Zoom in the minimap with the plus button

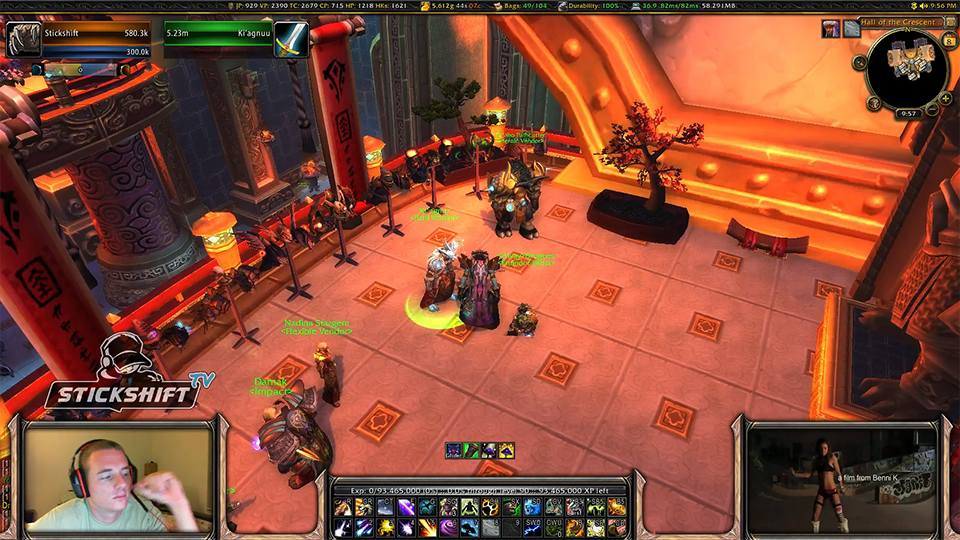tap(944, 98)
